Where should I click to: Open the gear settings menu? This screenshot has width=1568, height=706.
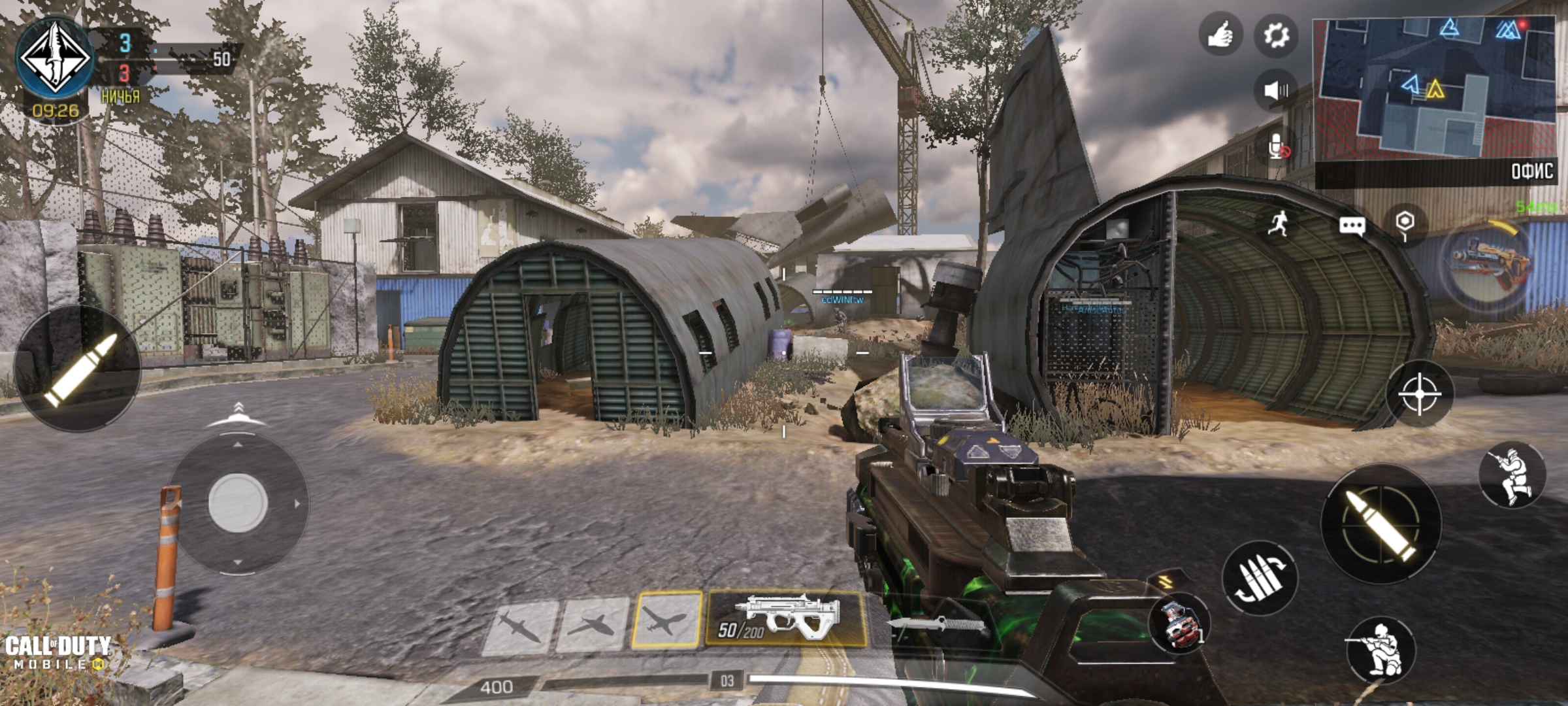click(1275, 34)
